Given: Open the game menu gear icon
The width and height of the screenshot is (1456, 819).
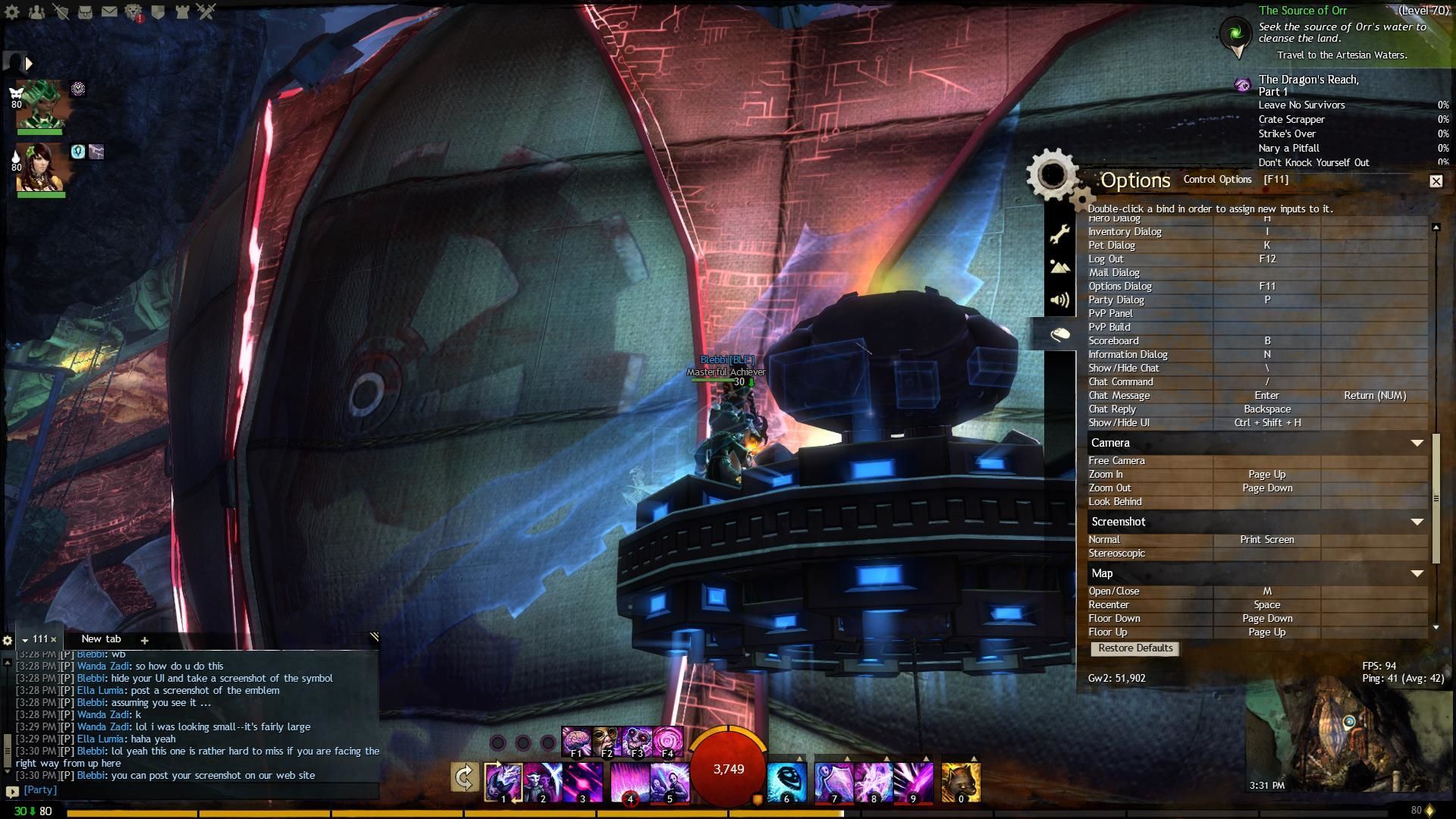Looking at the screenshot, I should pyautogui.click(x=12, y=12).
